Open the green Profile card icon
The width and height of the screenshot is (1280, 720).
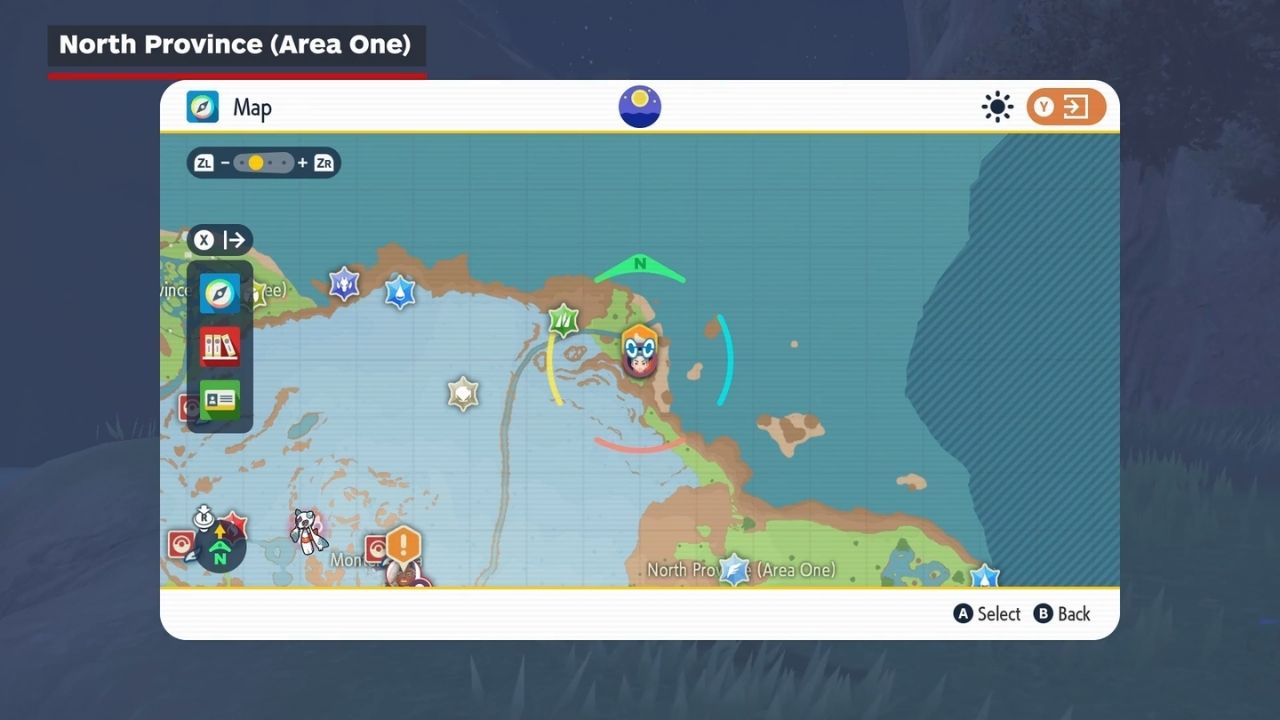click(220, 400)
